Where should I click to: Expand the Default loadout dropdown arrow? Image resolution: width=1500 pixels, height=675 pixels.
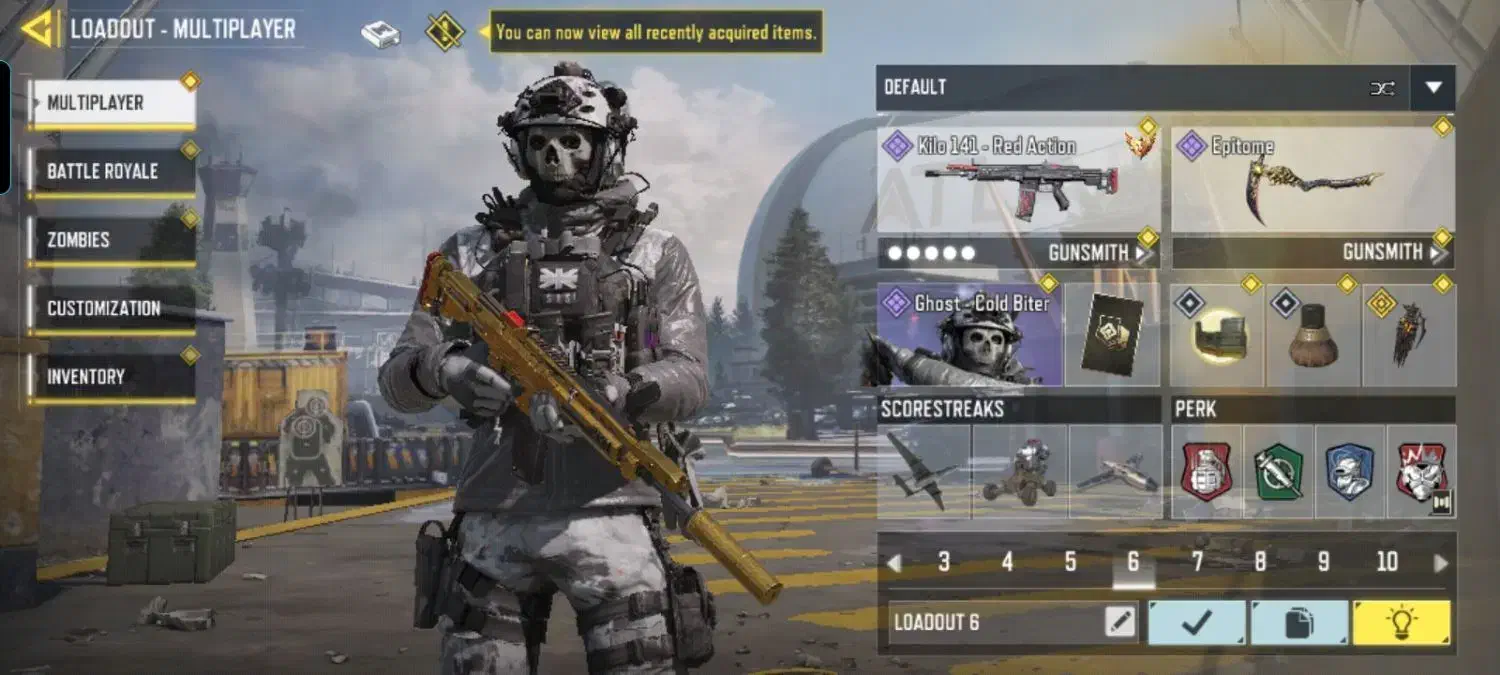tap(1433, 88)
